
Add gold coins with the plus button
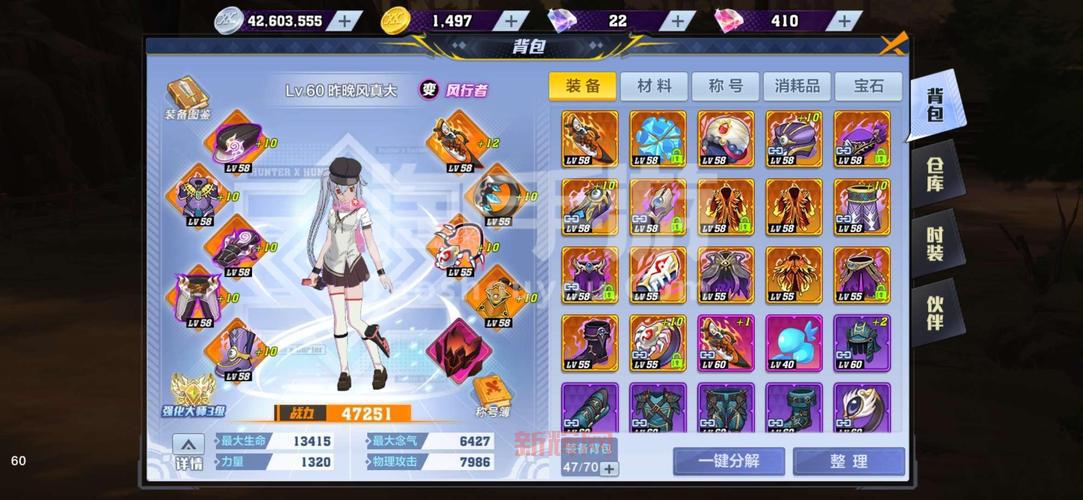point(511,20)
